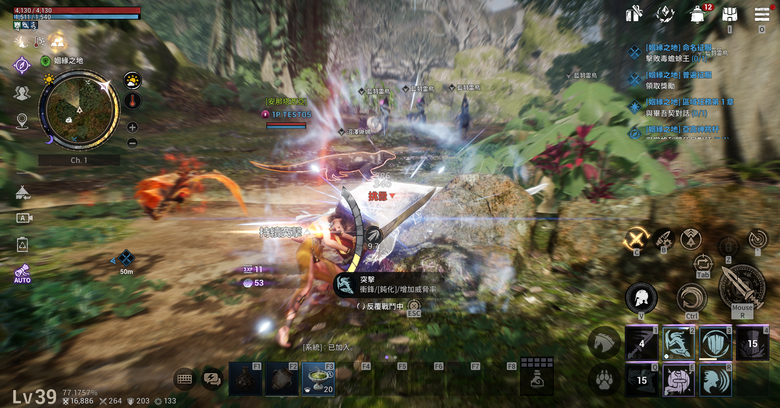Viewport: 780px width, 408px height.
Task: Open the circular minimap
Action: point(78,109)
